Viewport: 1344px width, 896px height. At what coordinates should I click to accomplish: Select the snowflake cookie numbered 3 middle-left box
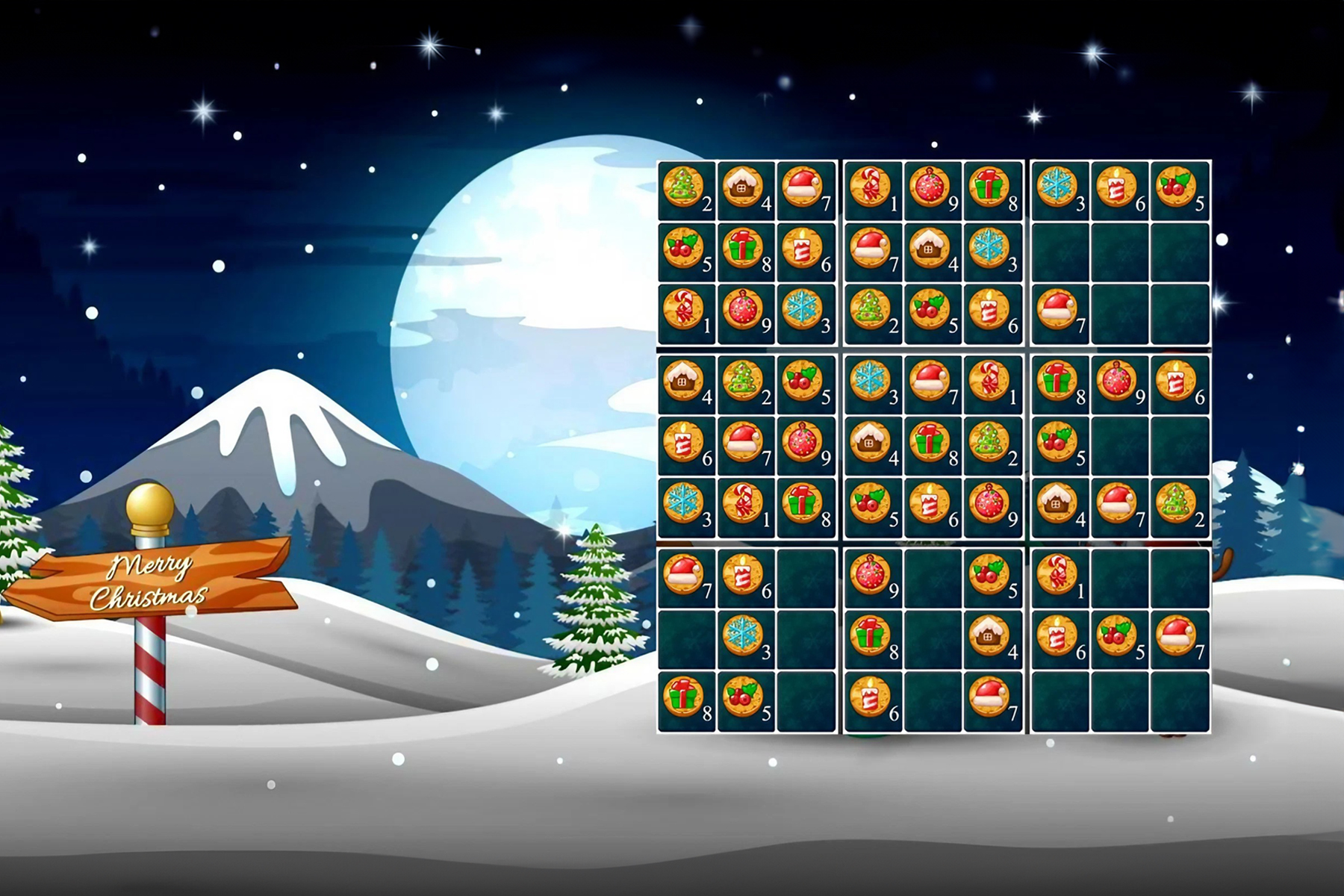(687, 509)
